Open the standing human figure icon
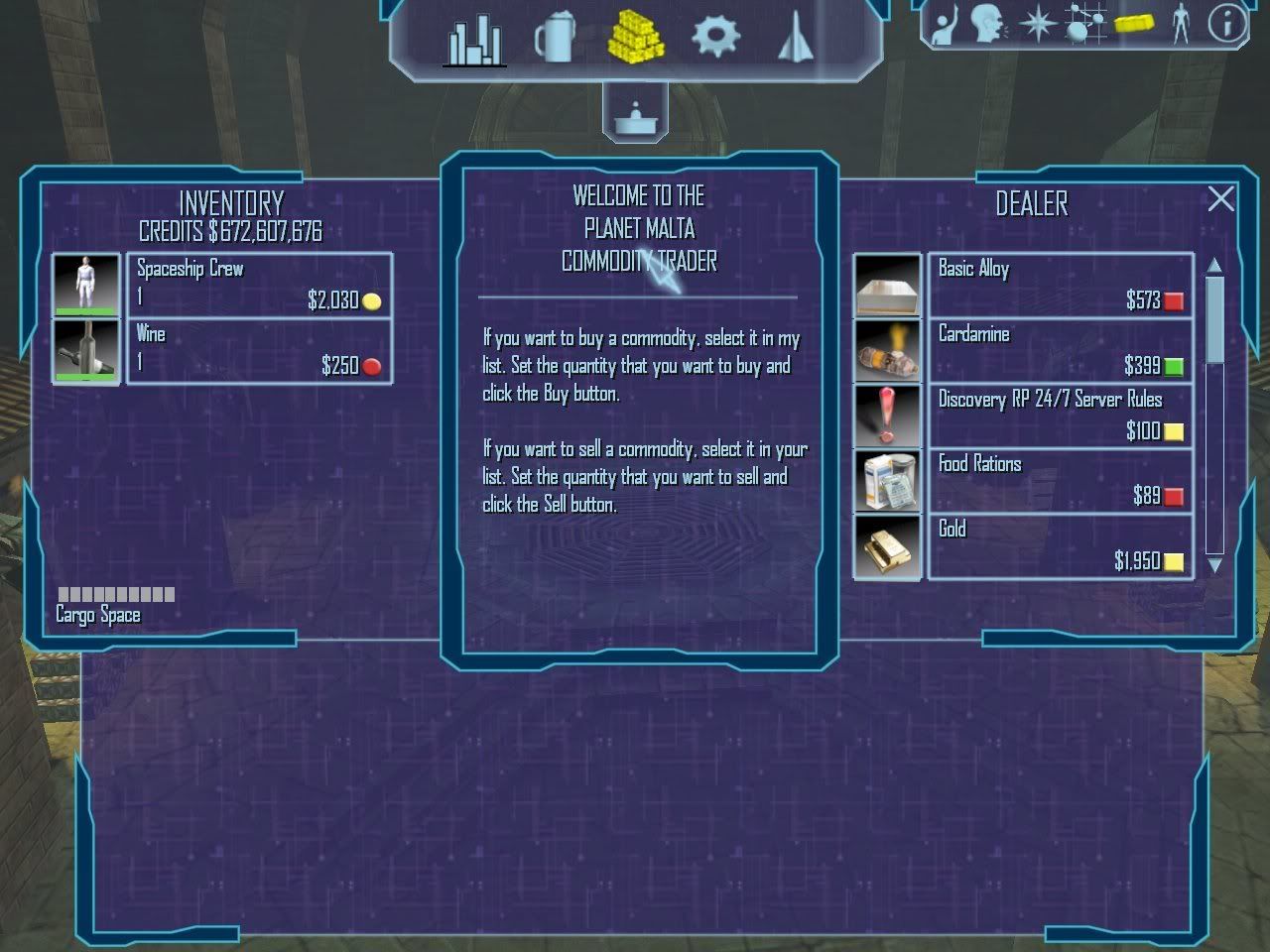Image resolution: width=1270 pixels, height=952 pixels. click(1180, 24)
